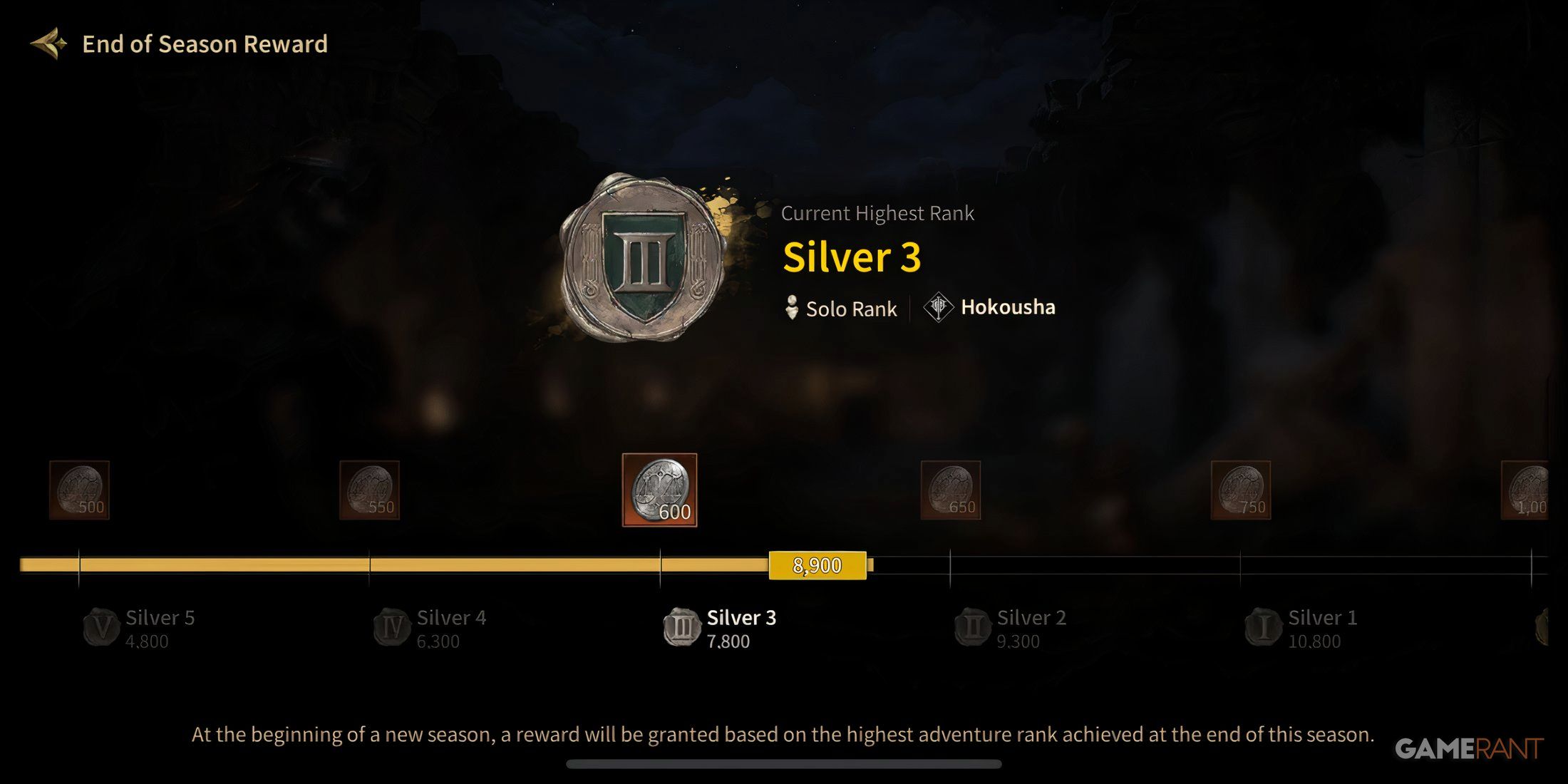
Task: Click the 500 coin reward for Silver 5
Action: (80, 488)
